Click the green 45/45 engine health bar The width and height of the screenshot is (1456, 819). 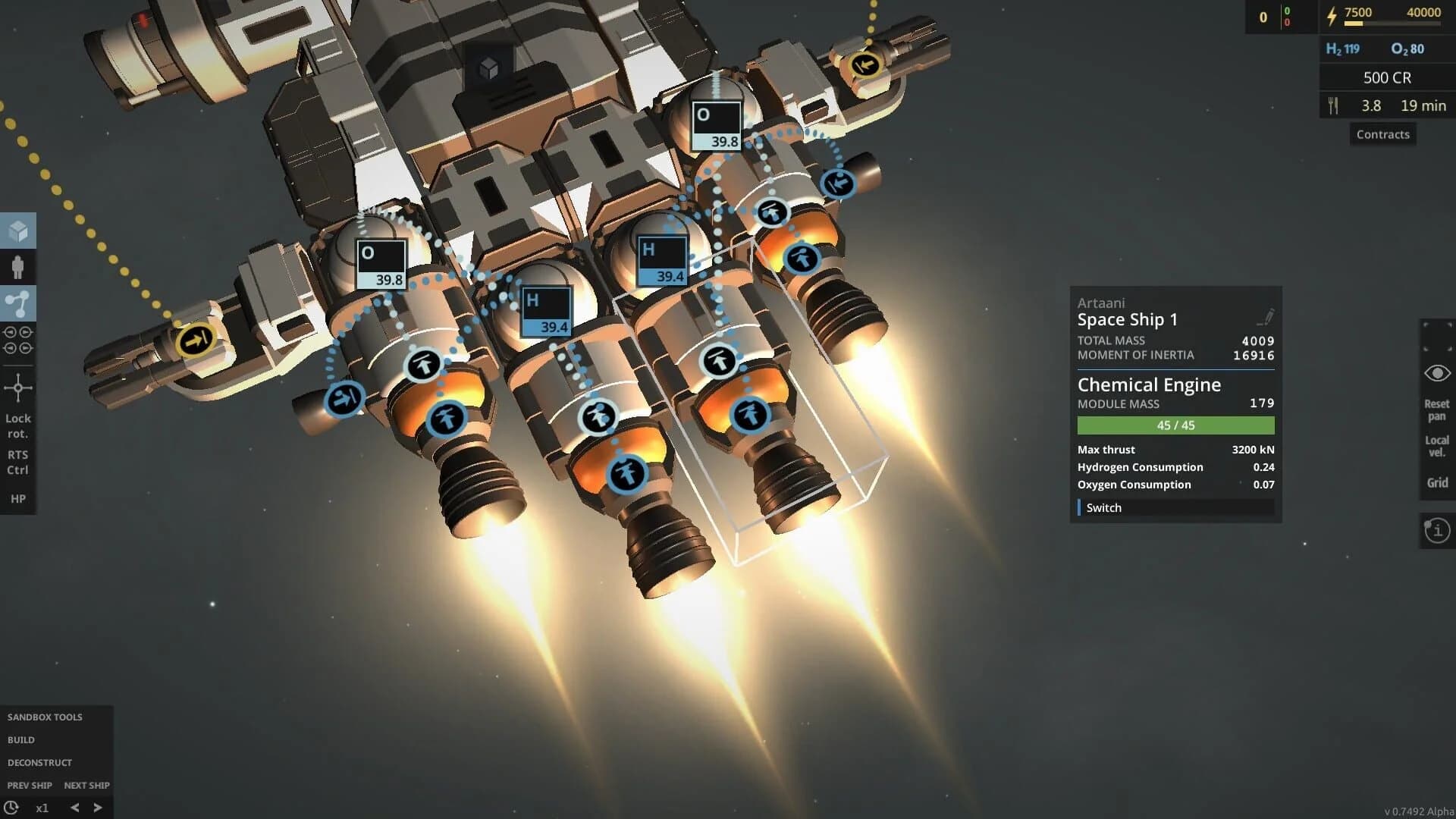[x=1176, y=425]
